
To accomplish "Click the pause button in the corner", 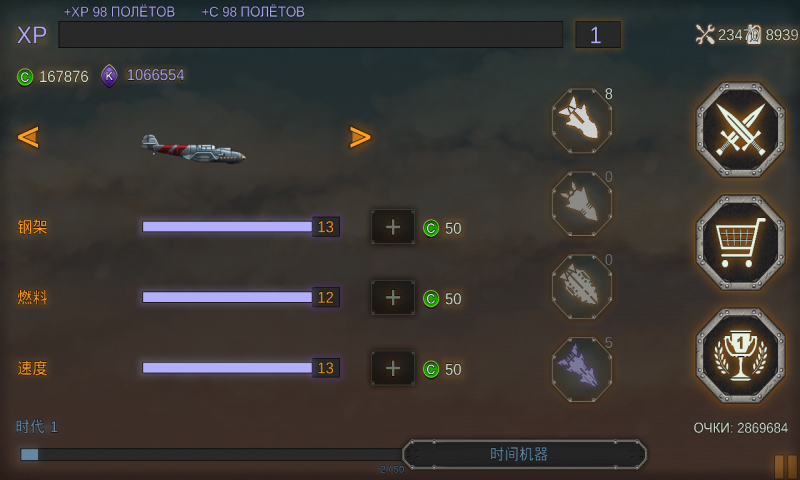I will point(785,466).
